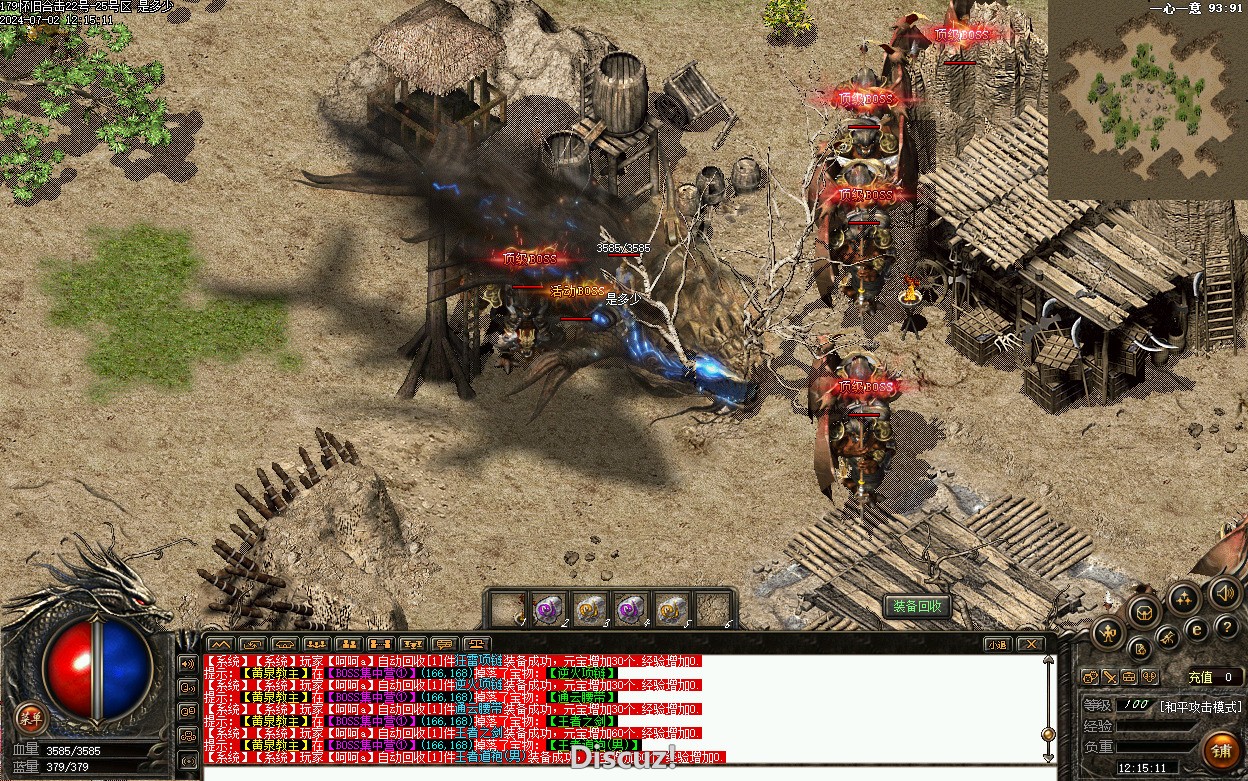
Task: Select the purple scroll in hotbar slot 4
Action: coord(630,609)
